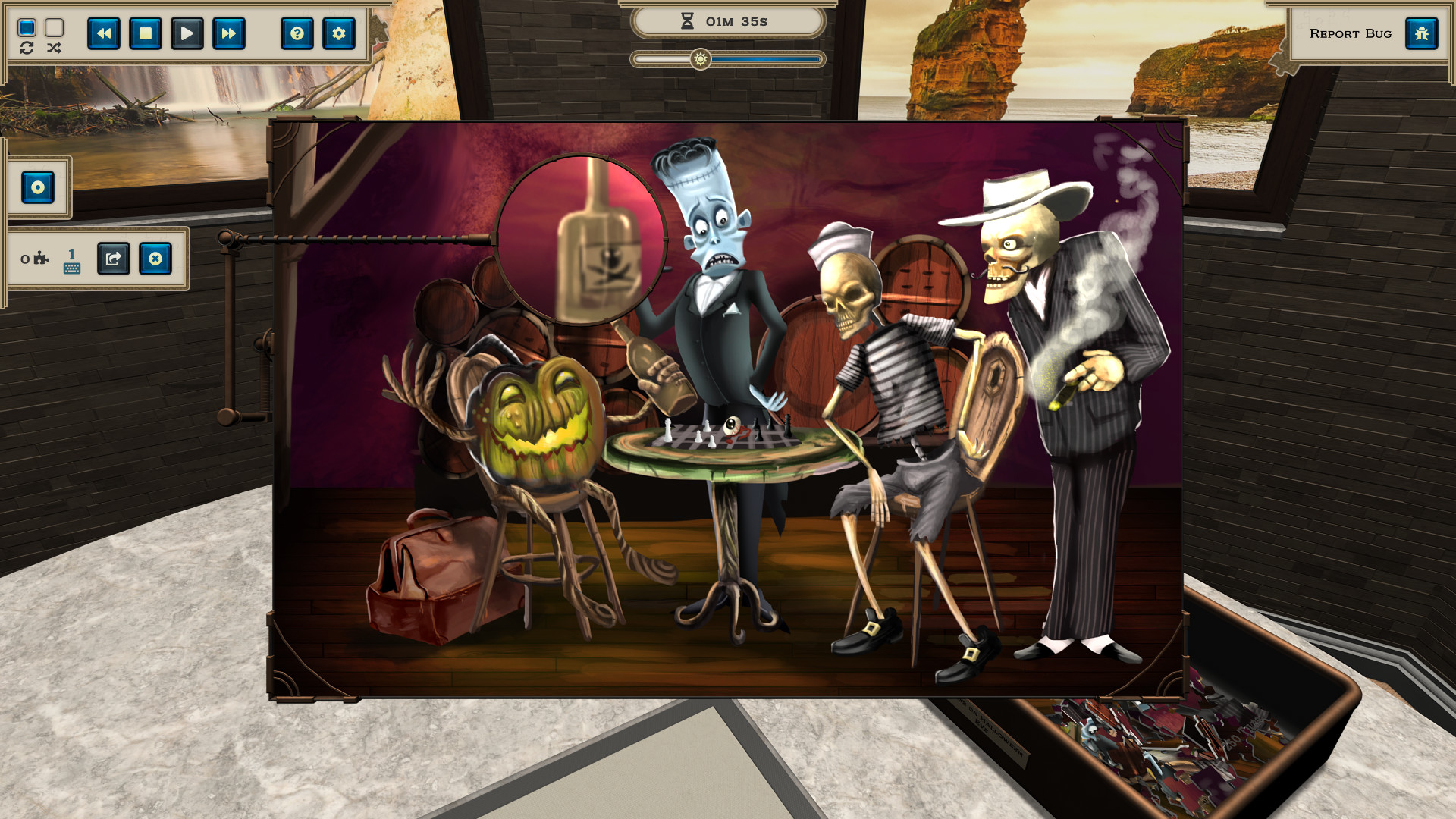Image resolution: width=1456 pixels, height=819 pixels.
Task: Click the bug icon next to Report Bug
Action: coord(1423,33)
